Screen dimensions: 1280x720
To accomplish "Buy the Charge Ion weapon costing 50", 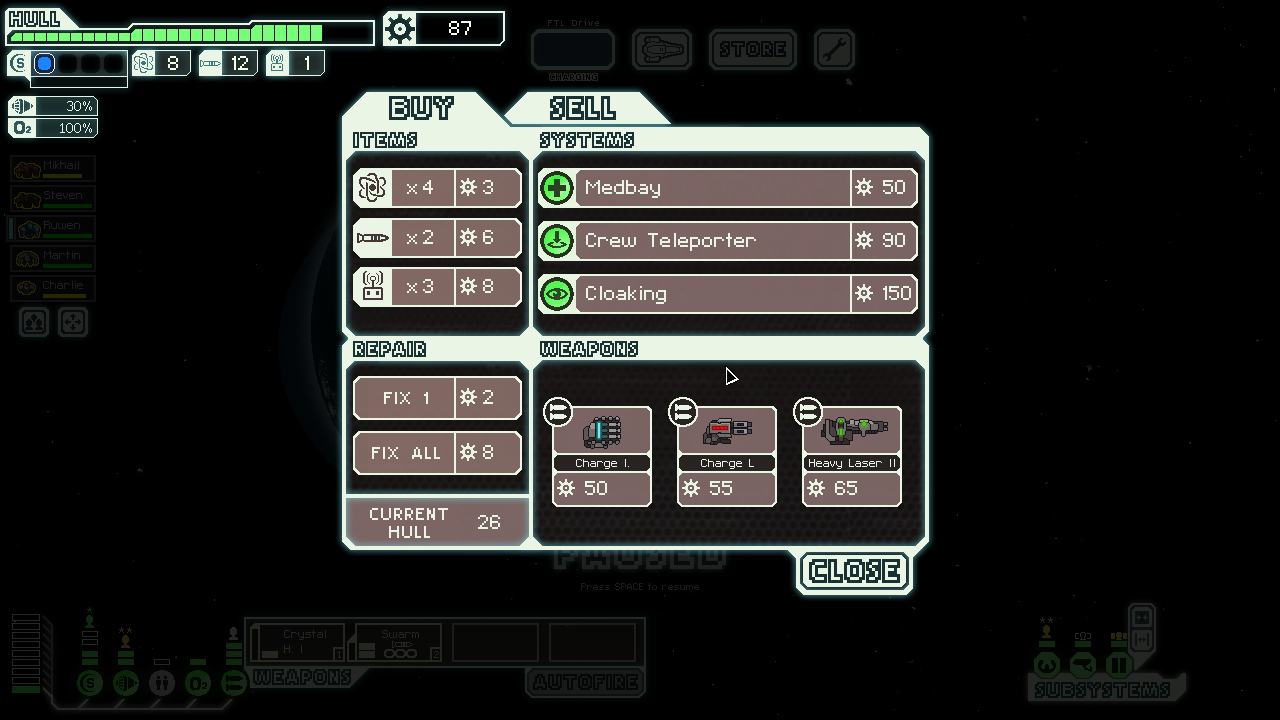I will point(602,455).
